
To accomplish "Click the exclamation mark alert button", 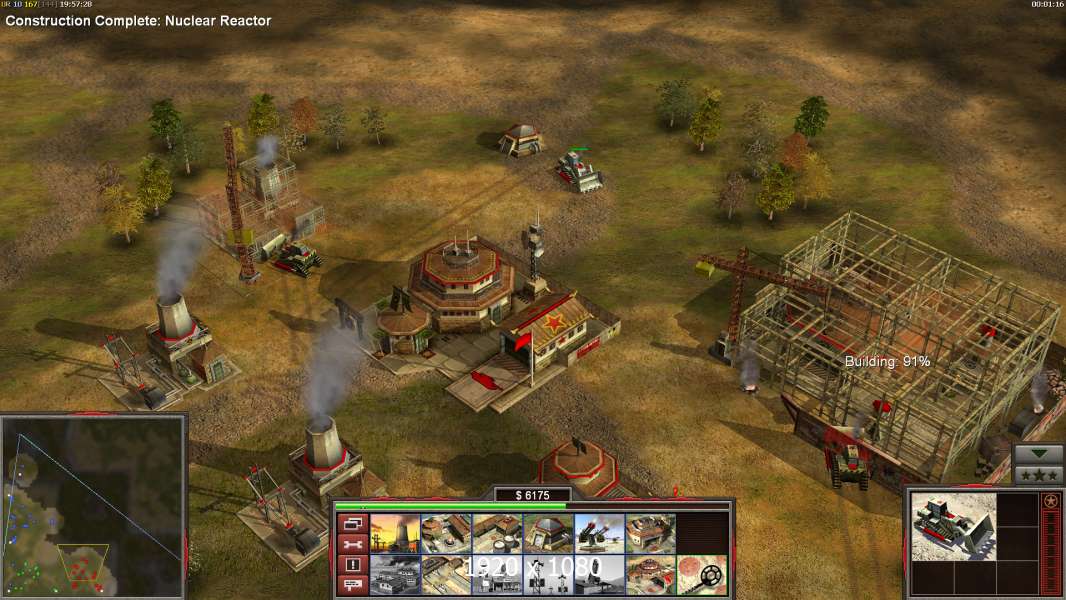I will click(x=351, y=565).
